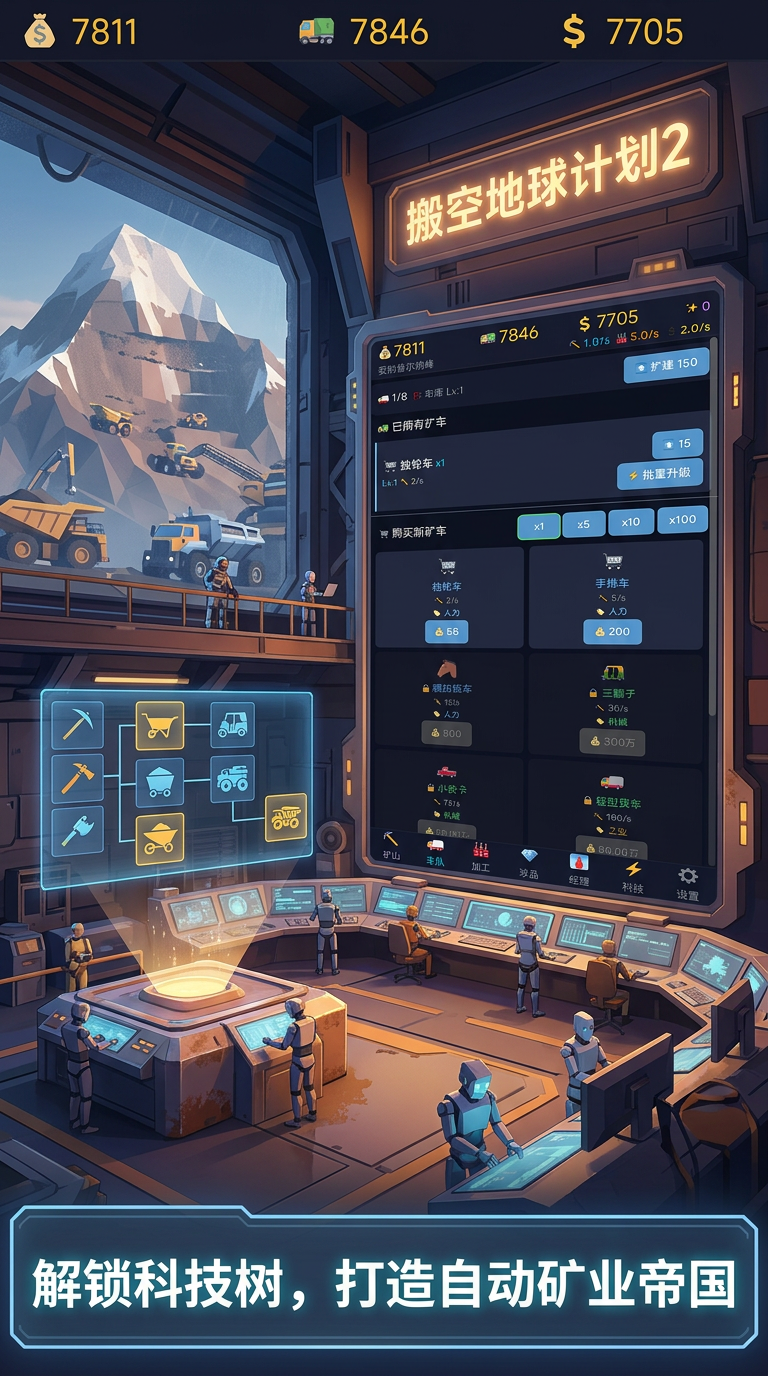The image size is (768, 1376).
Task: Tap the 扩建 150 expand button
Action: pos(667,366)
